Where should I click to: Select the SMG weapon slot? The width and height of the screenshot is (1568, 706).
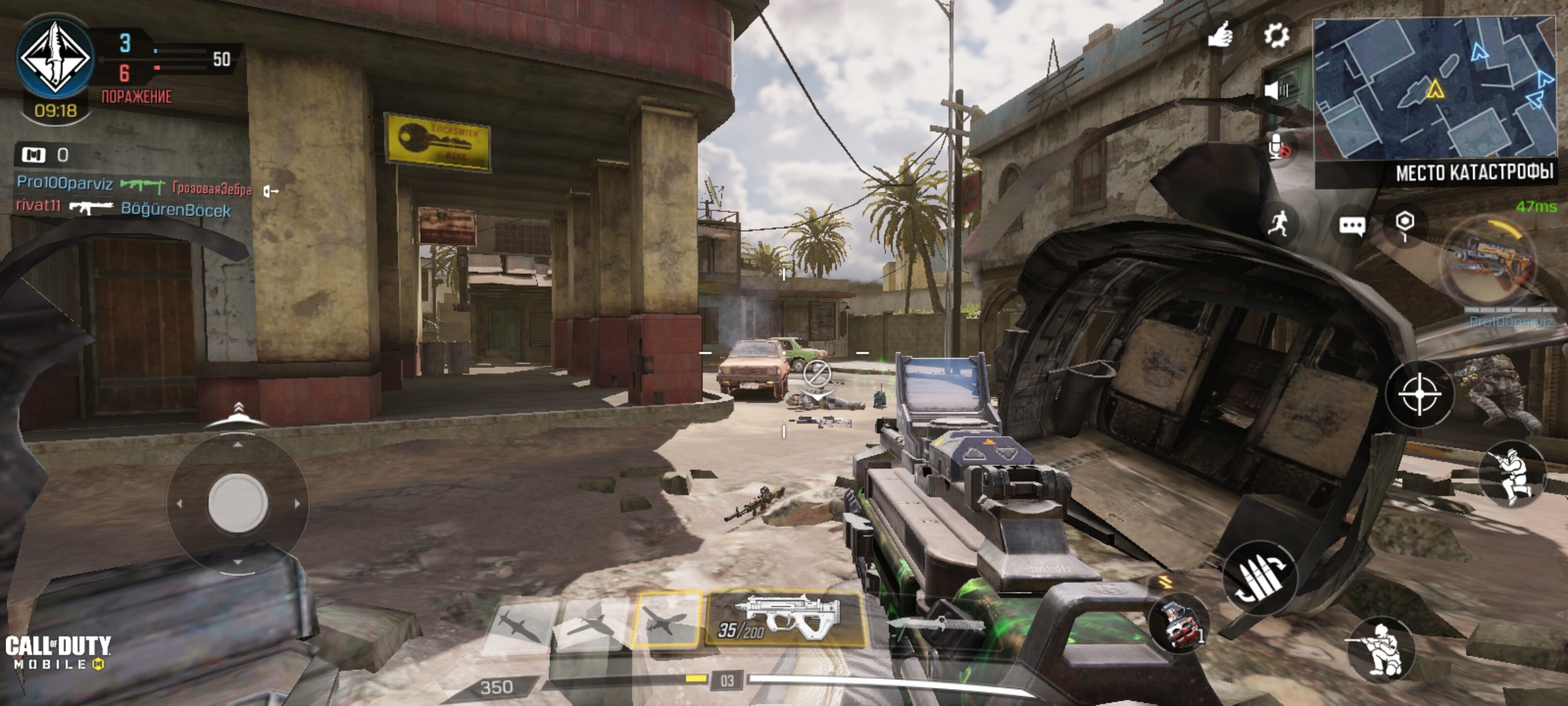[785, 618]
